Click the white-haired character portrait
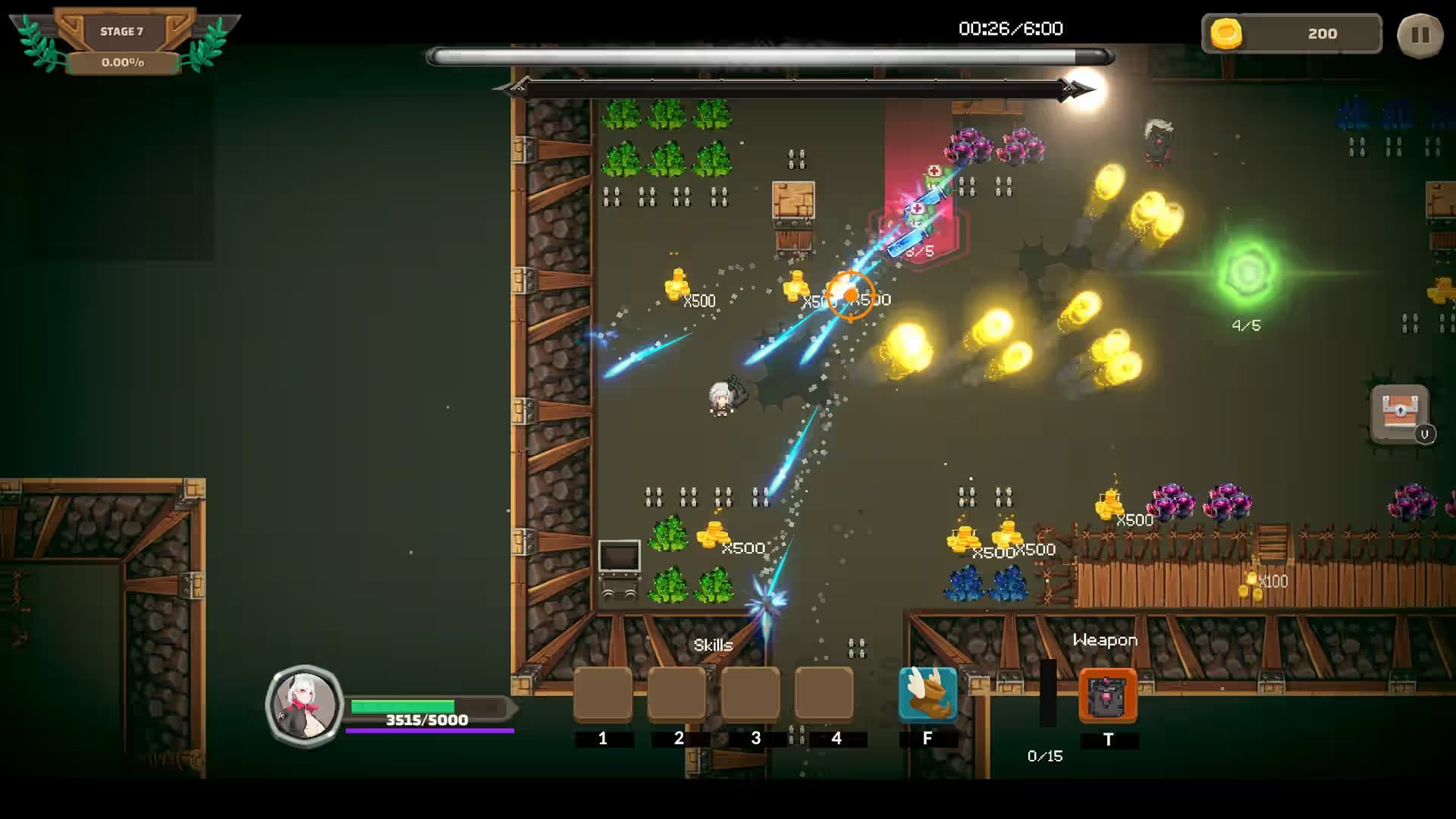The height and width of the screenshot is (819, 1456). tap(305, 706)
